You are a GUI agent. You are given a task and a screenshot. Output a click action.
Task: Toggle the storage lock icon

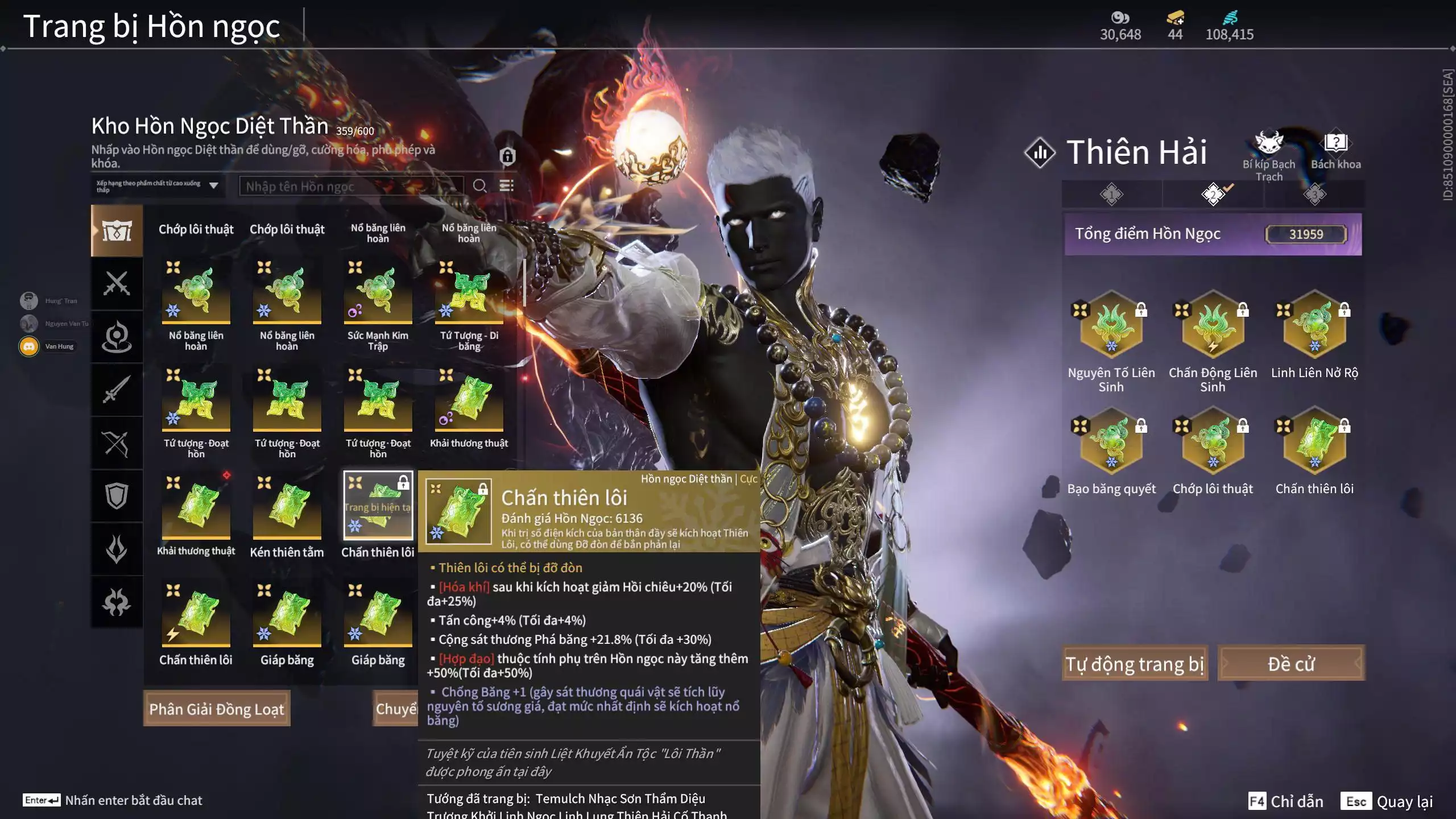507,156
